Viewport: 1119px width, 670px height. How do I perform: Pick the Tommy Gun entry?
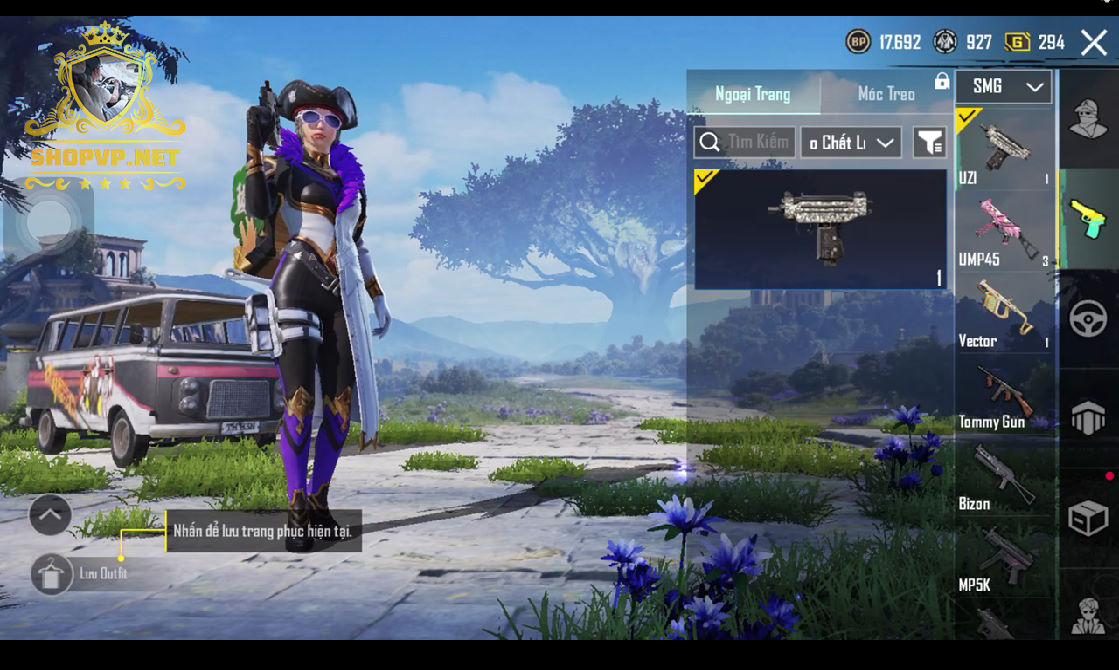tap(1004, 395)
